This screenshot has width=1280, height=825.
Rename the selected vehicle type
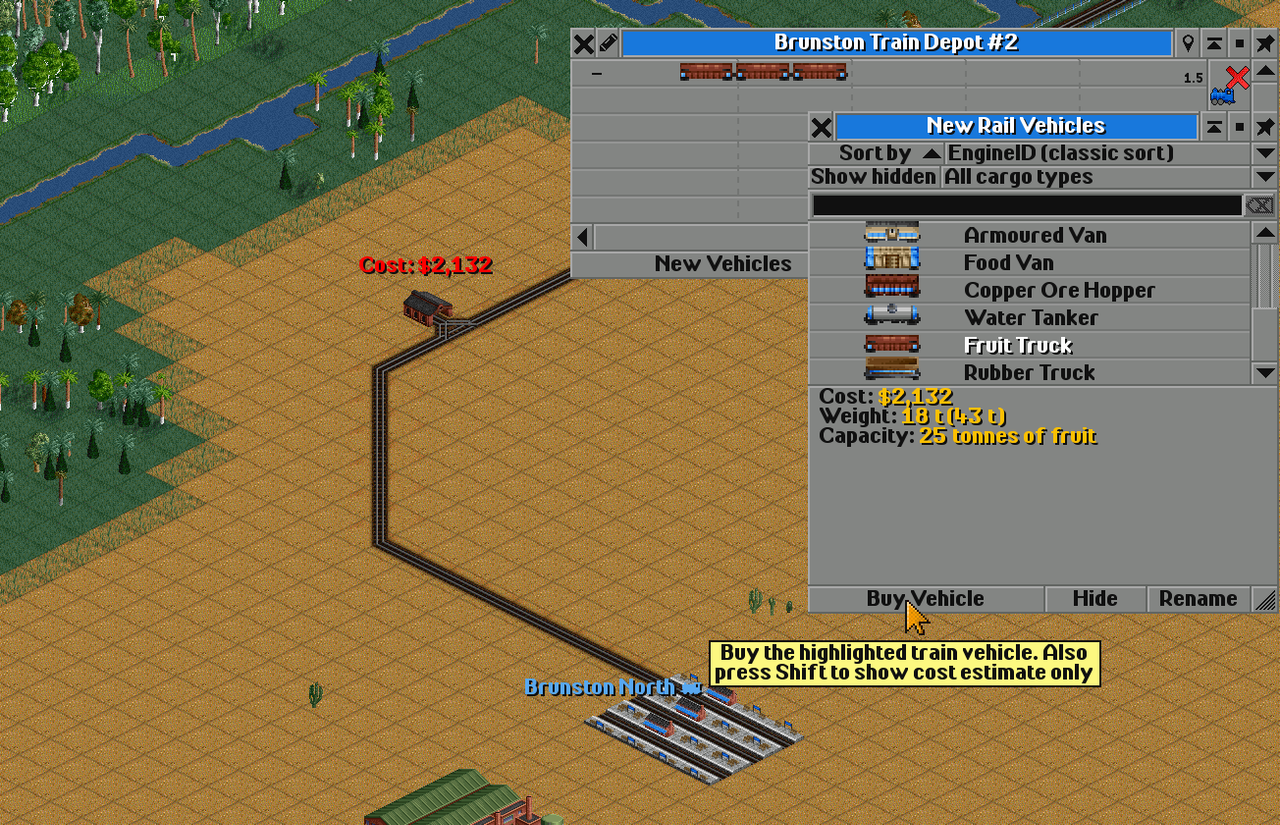1197,599
